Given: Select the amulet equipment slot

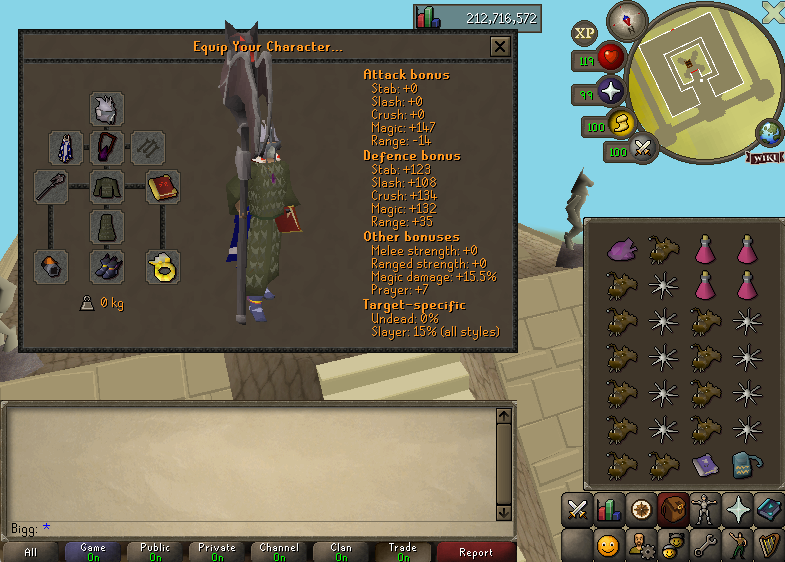Looking at the screenshot, I should coord(107,148).
